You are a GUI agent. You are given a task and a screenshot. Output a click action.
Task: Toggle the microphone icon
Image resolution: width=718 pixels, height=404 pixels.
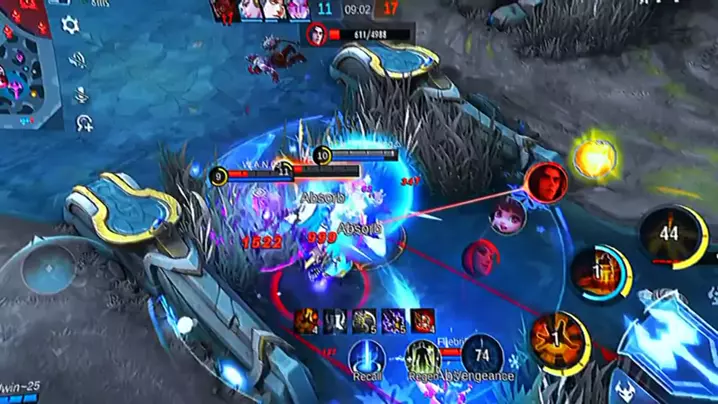tap(80, 92)
